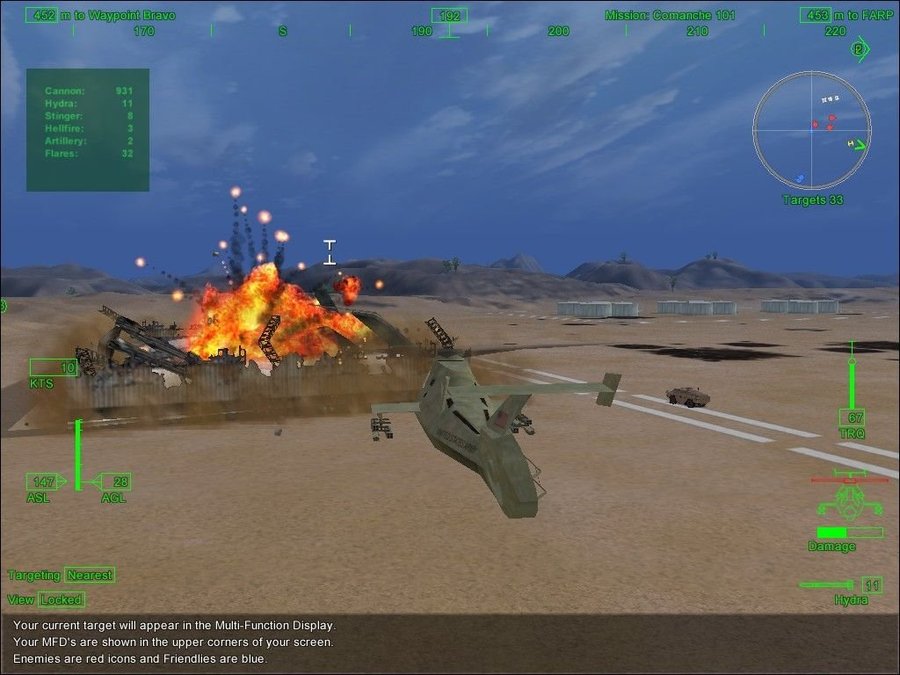Toggle the Nearest targeting mode box
The width and height of the screenshot is (900, 675).
point(90,575)
